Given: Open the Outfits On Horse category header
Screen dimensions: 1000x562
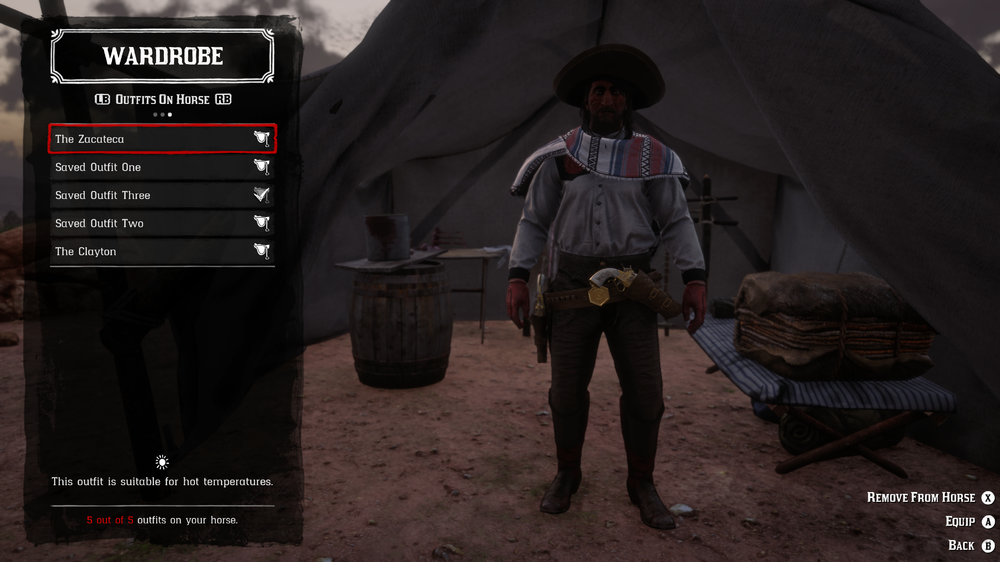Looking at the screenshot, I should (x=162, y=99).
